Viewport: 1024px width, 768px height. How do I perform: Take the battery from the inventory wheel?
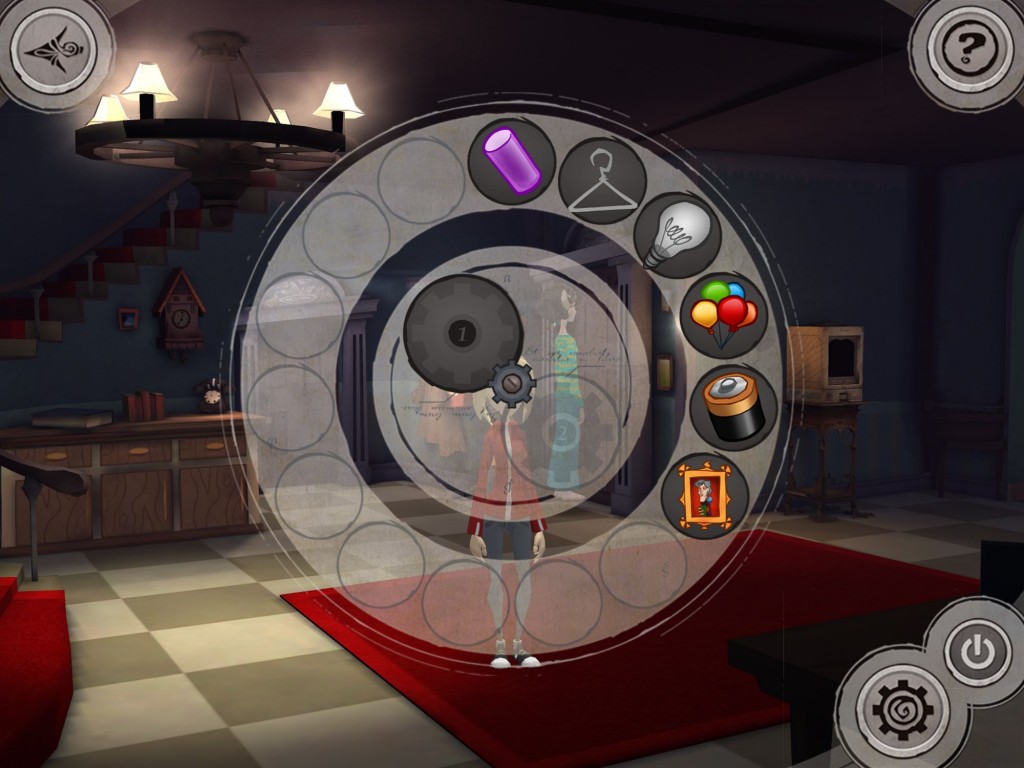[733, 406]
